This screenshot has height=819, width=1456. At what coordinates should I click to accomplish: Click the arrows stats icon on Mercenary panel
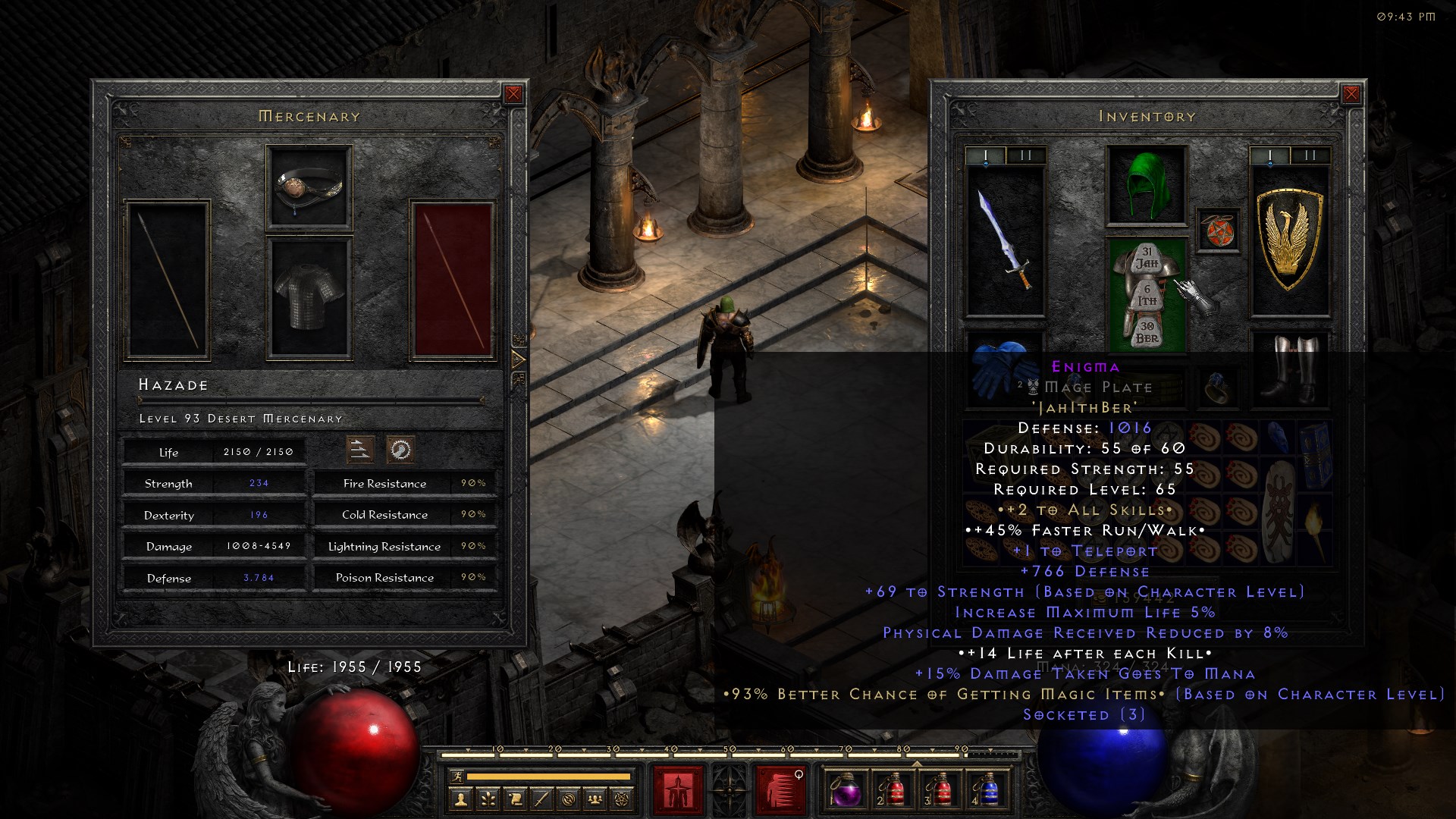pos(361,449)
